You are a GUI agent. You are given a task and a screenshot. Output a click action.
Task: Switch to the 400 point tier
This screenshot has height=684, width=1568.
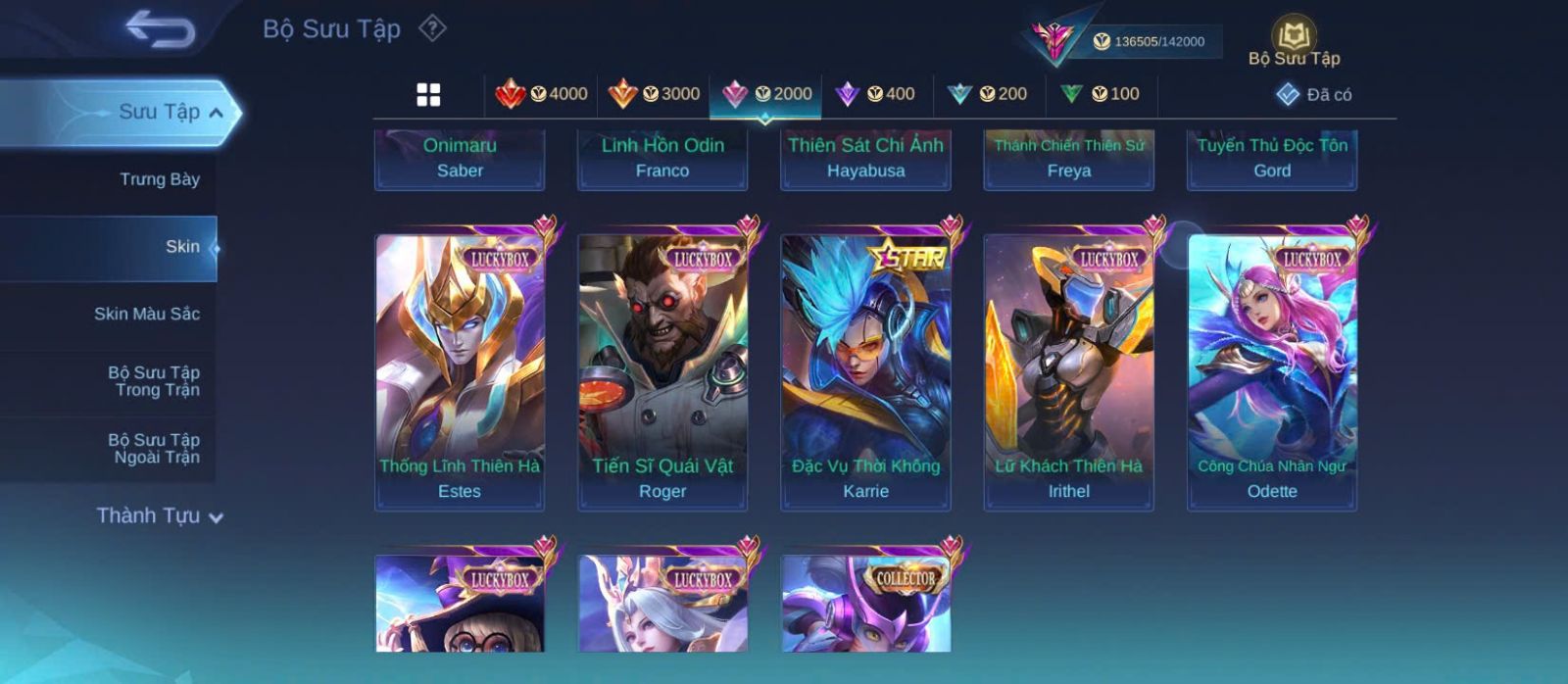[x=875, y=94]
